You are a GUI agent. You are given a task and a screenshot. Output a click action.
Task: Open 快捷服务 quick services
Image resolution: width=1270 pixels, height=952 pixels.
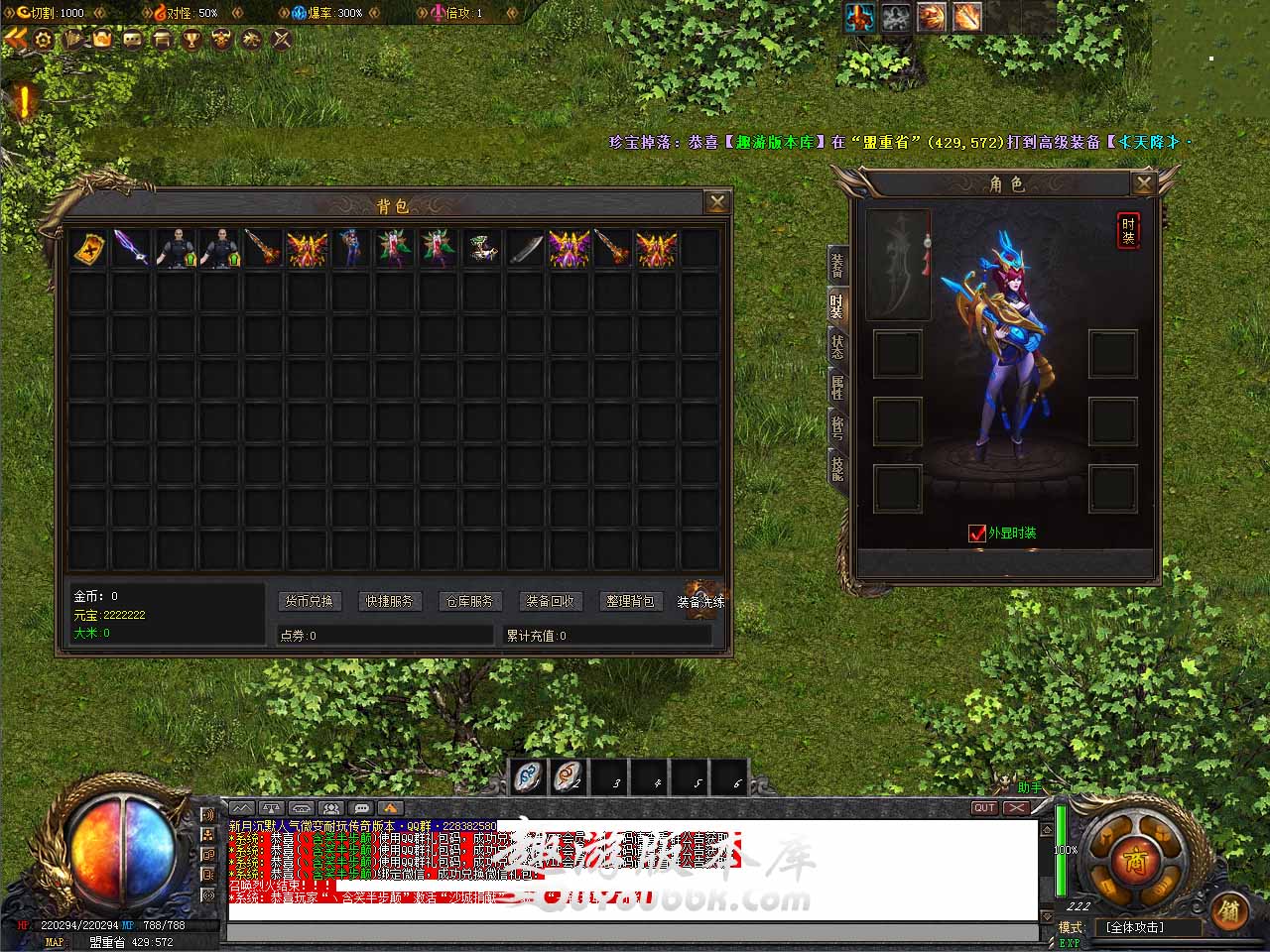click(x=389, y=601)
